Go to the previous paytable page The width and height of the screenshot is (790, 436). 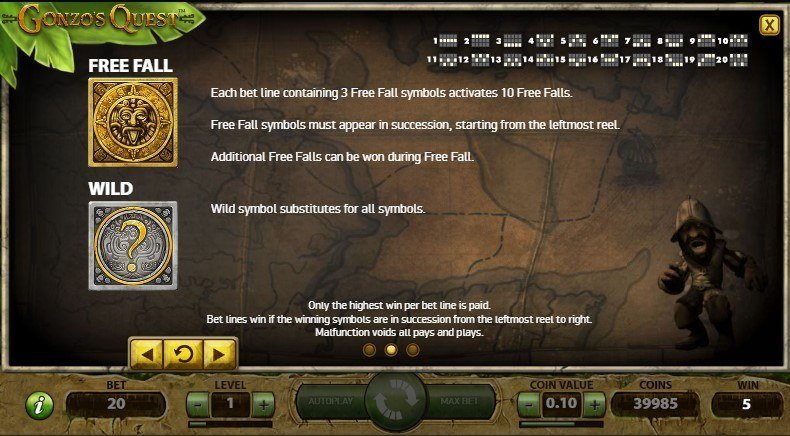point(147,353)
